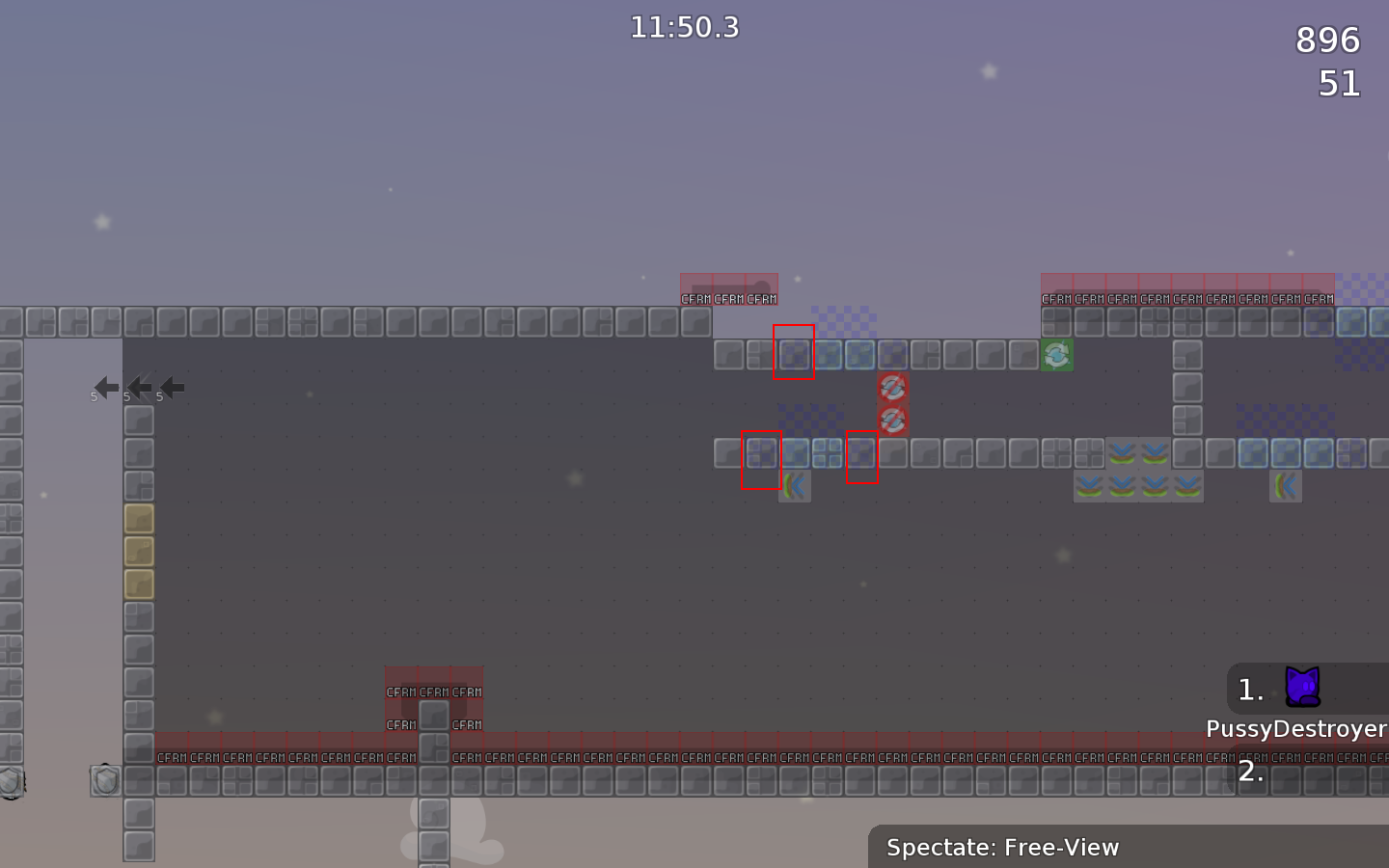Click one of the yellow blocks on the left column
Image resolution: width=1389 pixels, height=868 pixels.
click(138, 550)
